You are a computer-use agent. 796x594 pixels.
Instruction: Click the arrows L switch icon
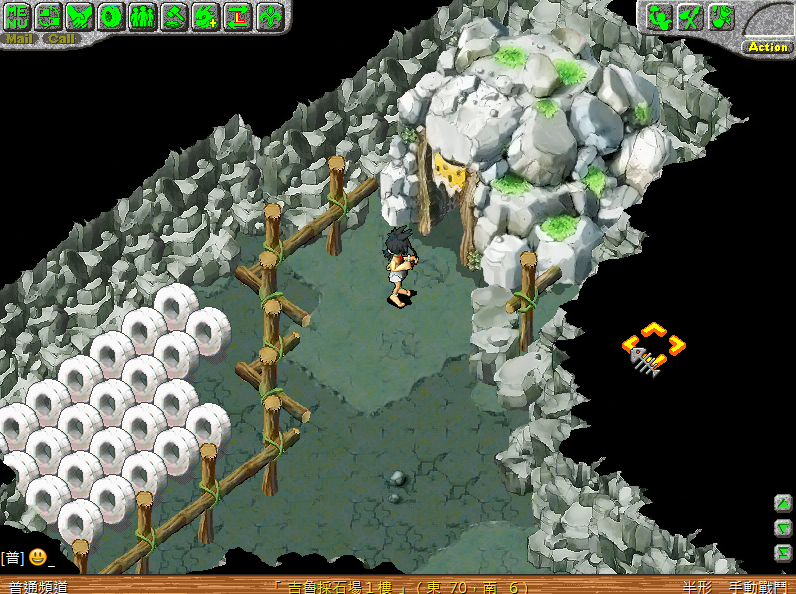click(x=237, y=16)
